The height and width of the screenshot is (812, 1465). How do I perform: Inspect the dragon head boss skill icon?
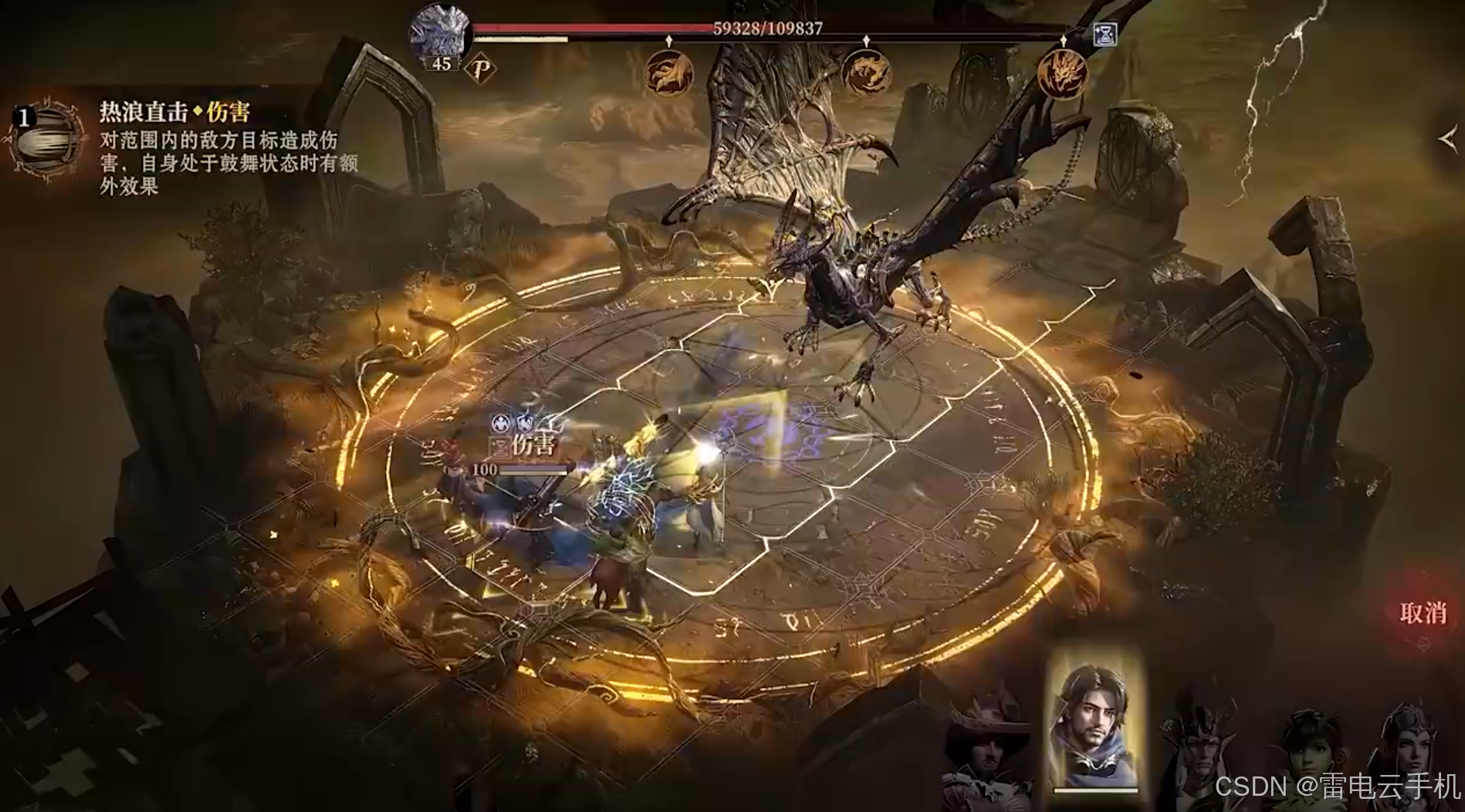pyautogui.click(x=1062, y=74)
